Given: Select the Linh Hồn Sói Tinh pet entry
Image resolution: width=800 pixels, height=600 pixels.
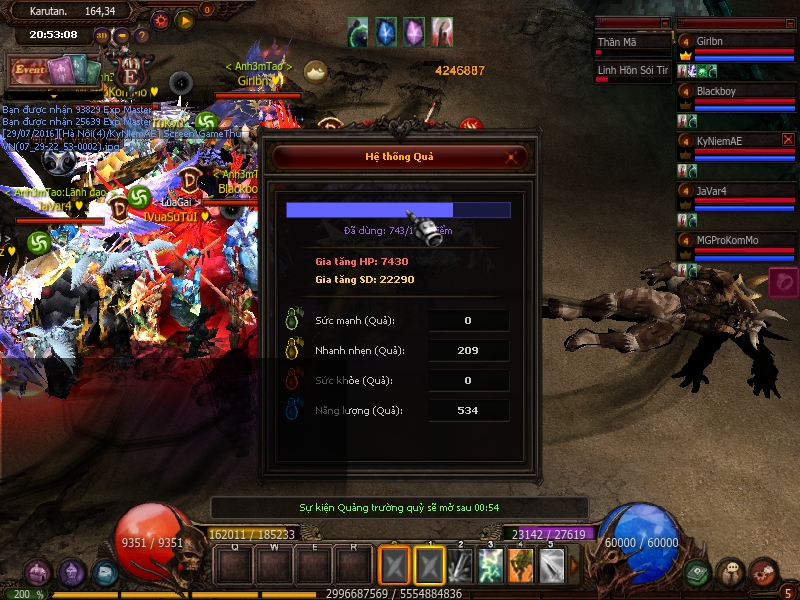Looking at the screenshot, I should click(x=632, y=70).
